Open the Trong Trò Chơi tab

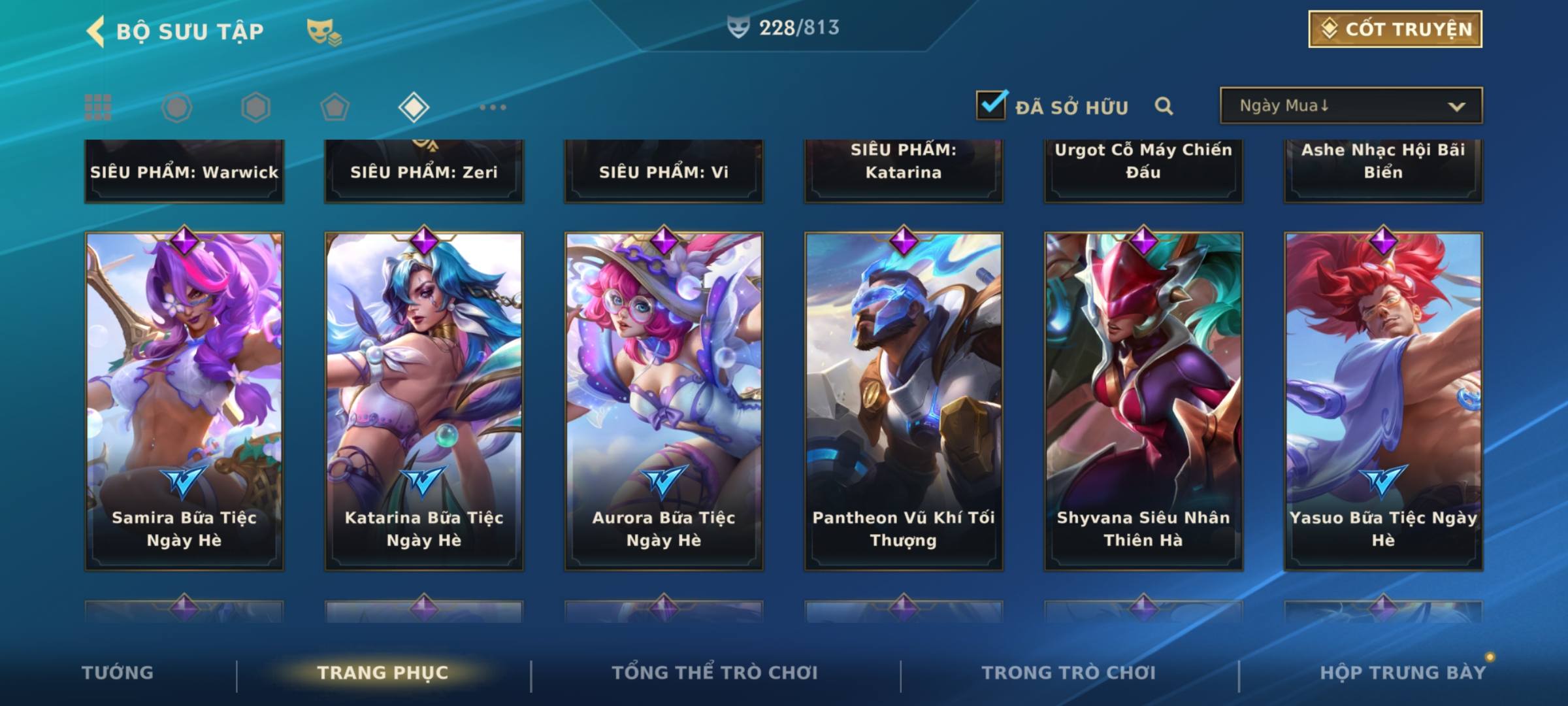(x=1069, y=673)
